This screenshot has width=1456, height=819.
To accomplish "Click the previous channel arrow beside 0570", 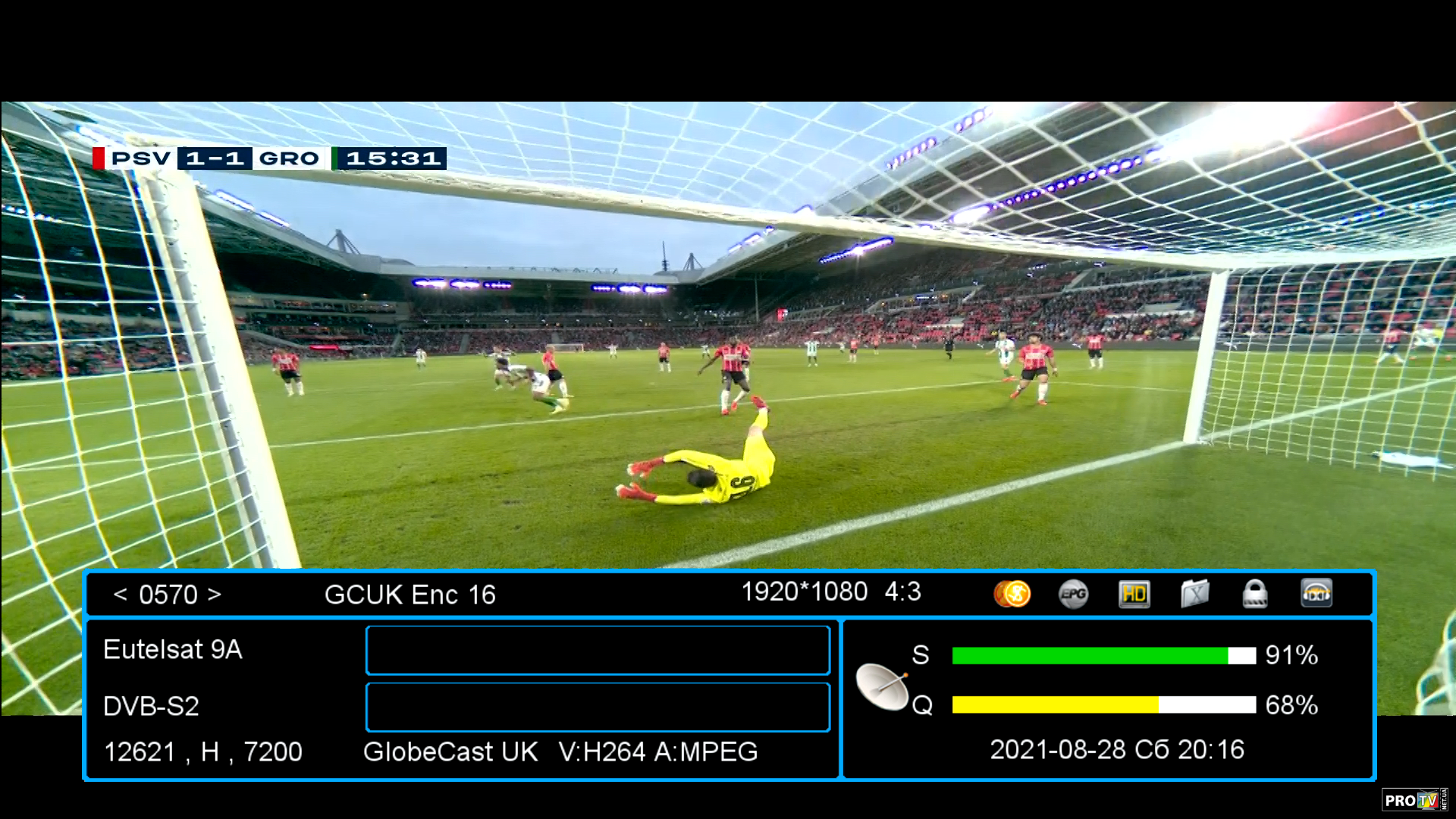I will pos(120,595).
